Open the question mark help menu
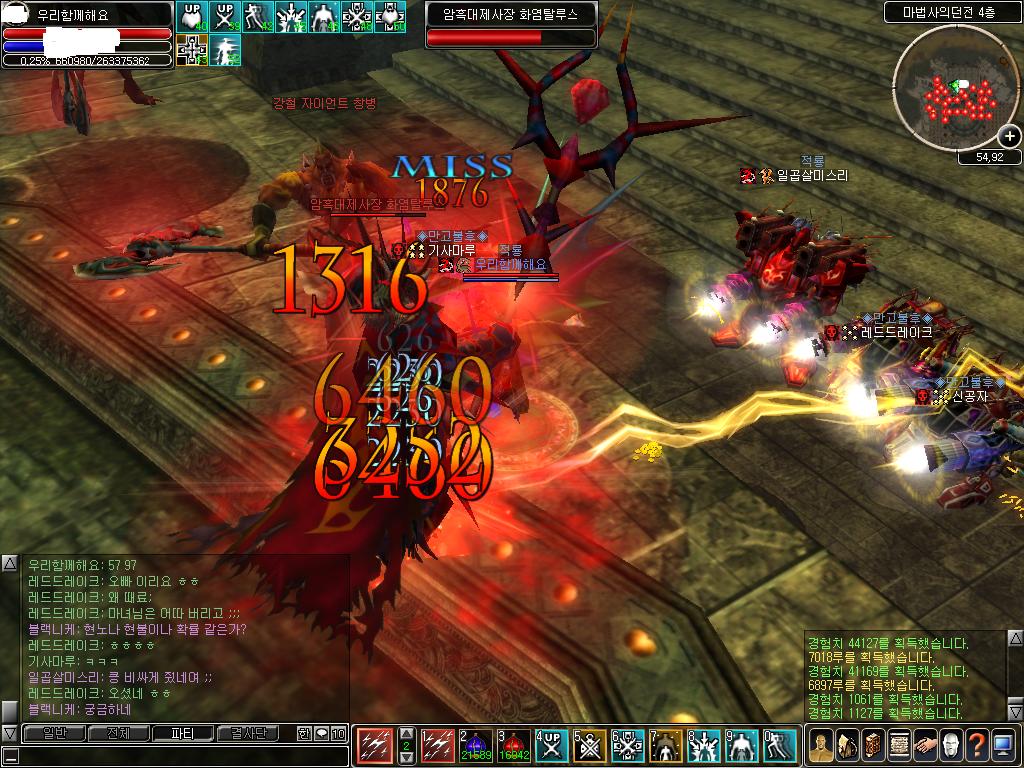Viewport: 1024px width, 768px height. click(977, 745)
